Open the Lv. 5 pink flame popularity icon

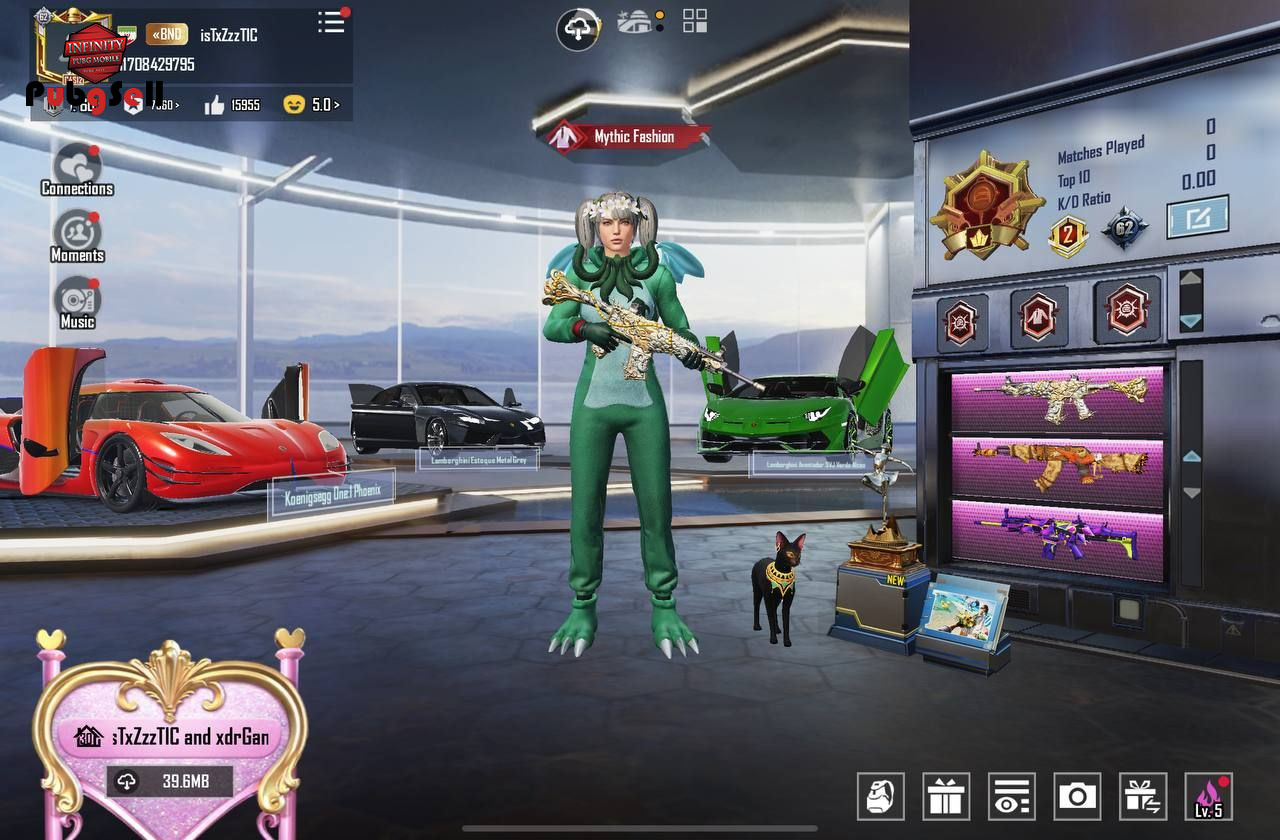[1208, 796]
